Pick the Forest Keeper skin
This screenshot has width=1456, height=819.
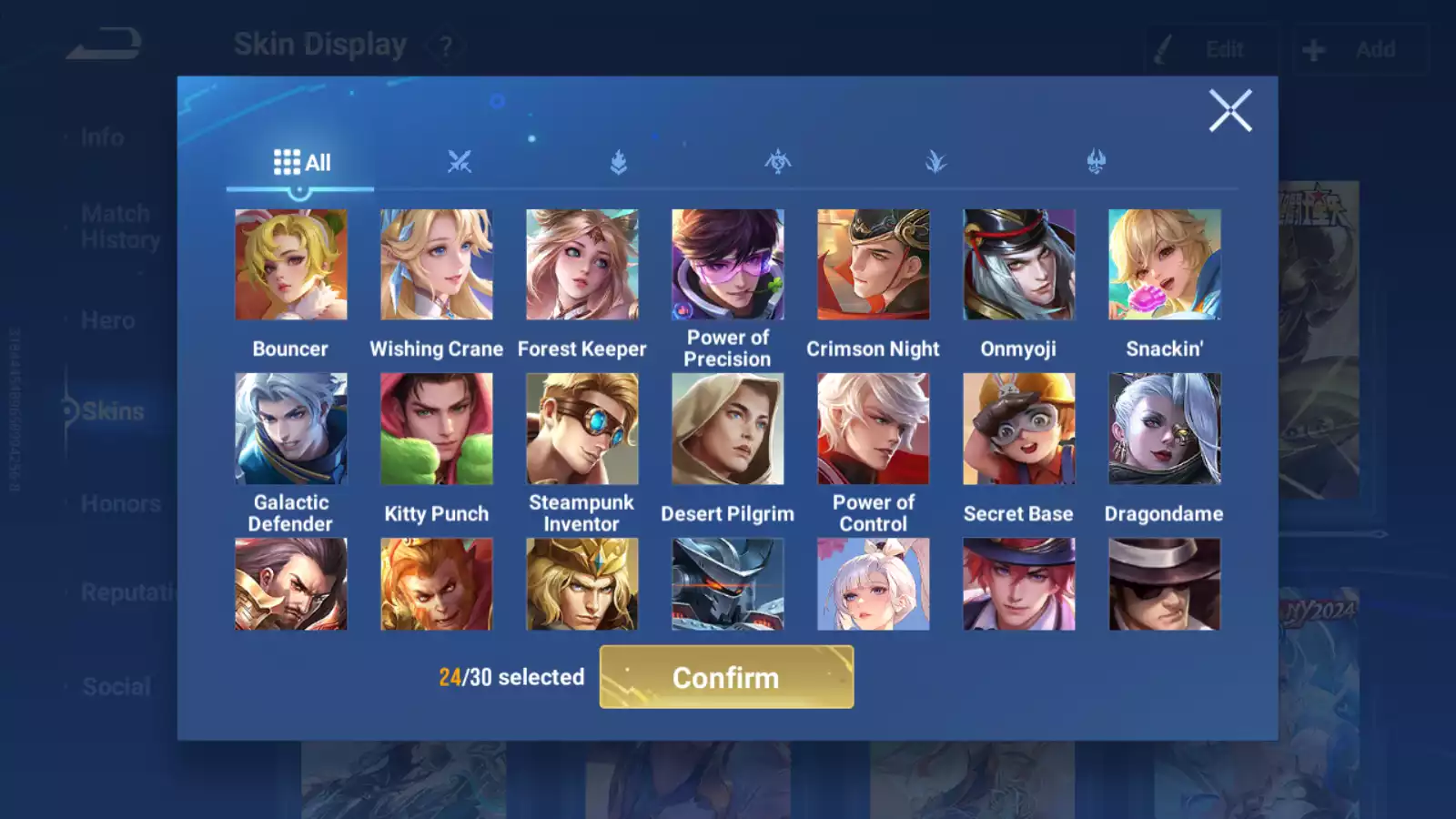[x=581, y=265]
